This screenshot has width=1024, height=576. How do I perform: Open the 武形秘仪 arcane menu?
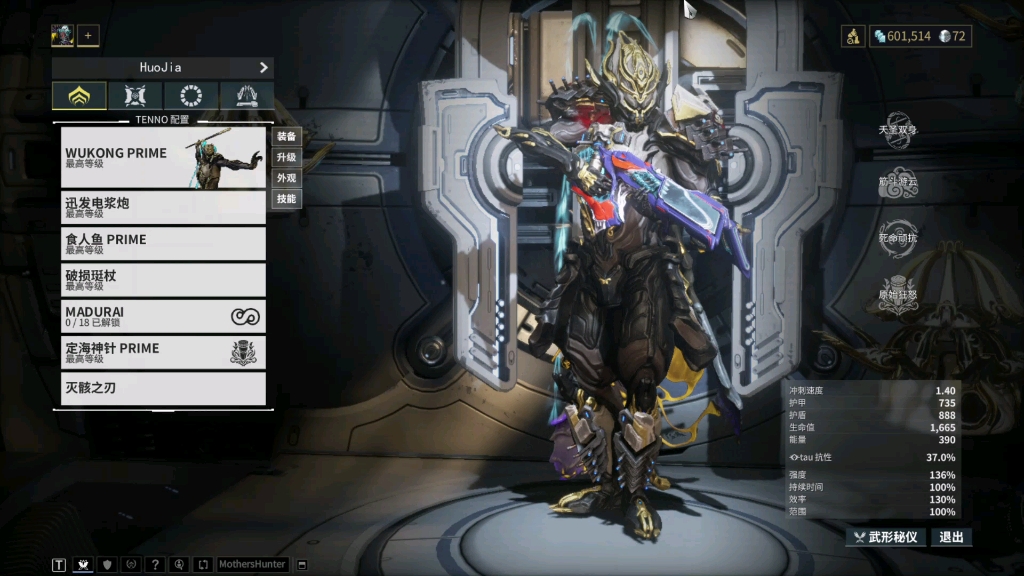886,537
